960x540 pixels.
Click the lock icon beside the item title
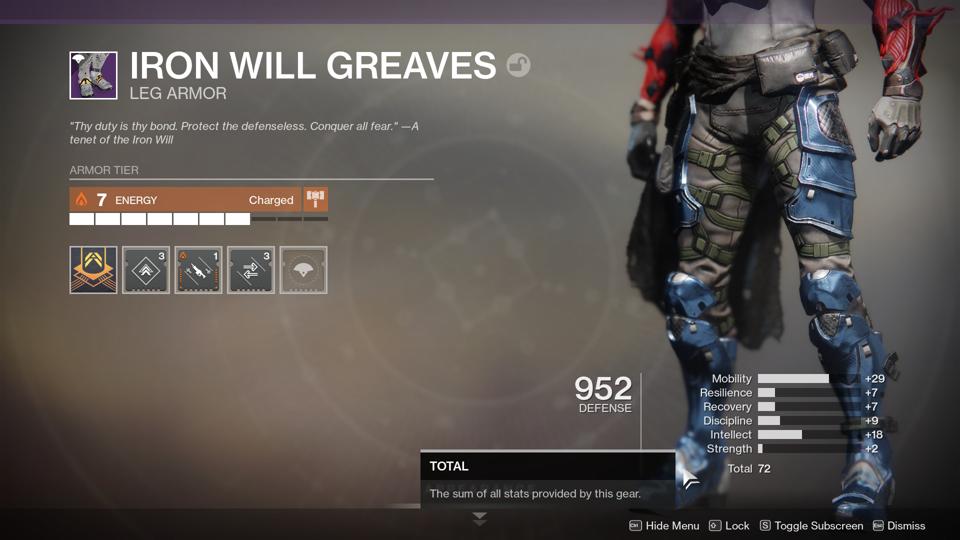(x=518, y=65)
